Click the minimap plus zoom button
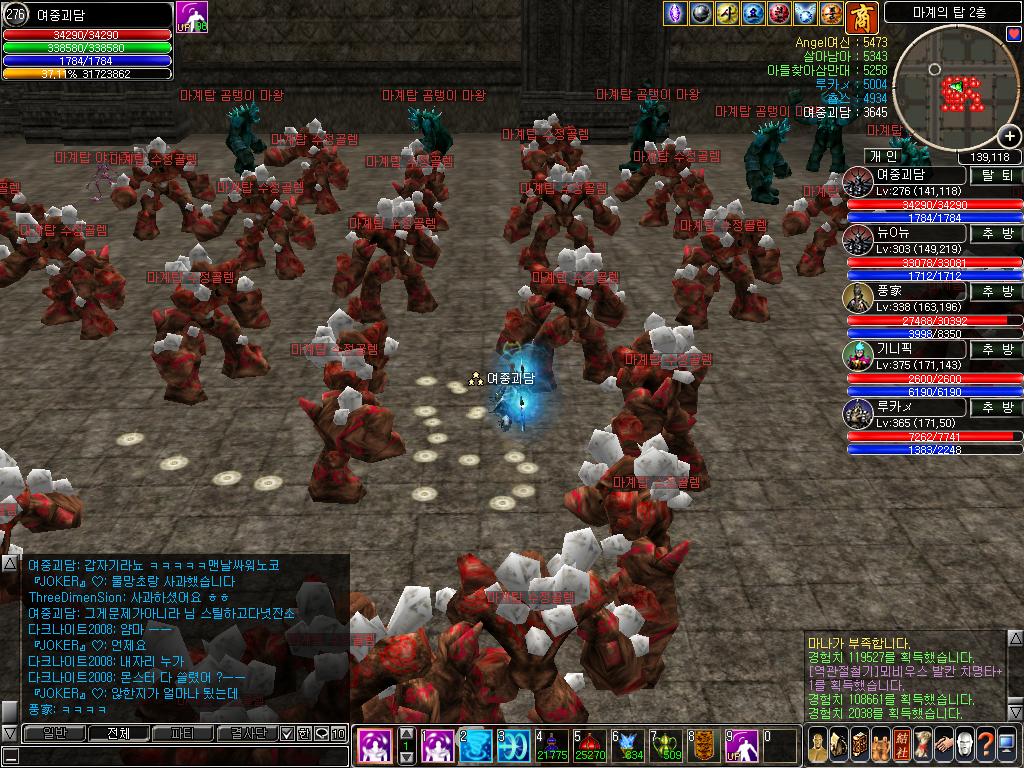This screenshot has width=1024, height=768. 1009,135
